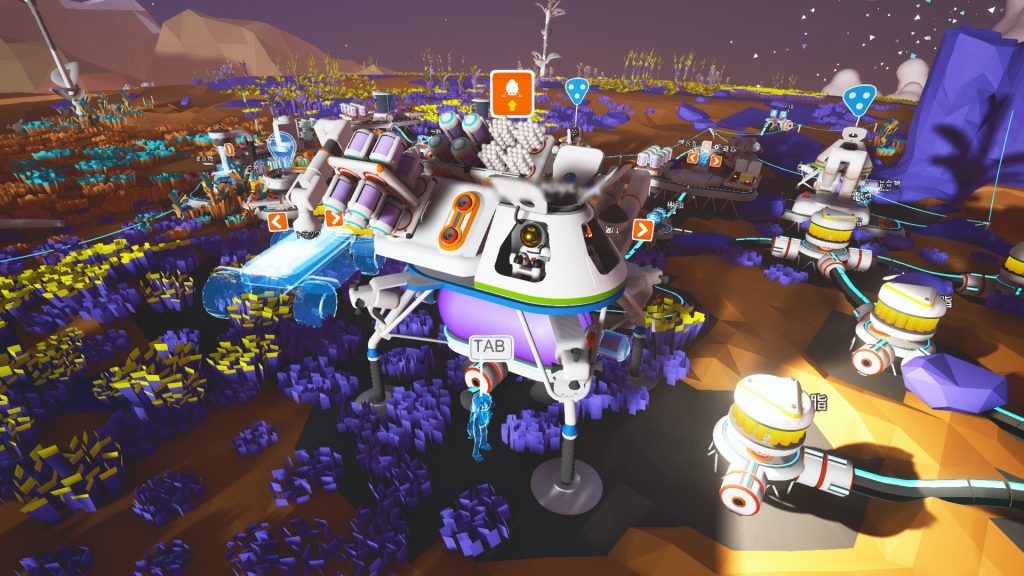Click the orange shuttle launch icon
This screenshot has height=576, width=1024.
tap(511, 91)
